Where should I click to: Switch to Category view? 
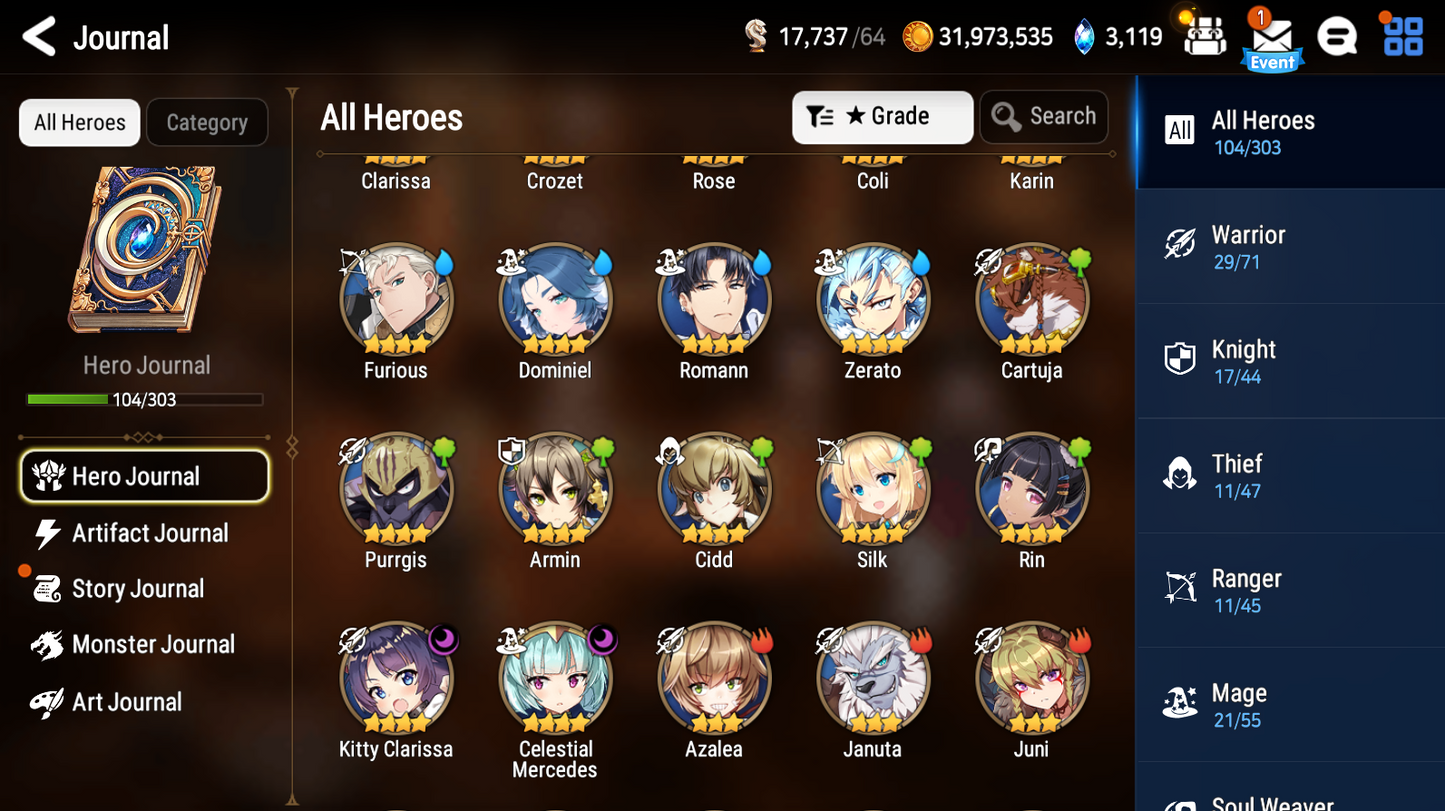click(206, 122)
